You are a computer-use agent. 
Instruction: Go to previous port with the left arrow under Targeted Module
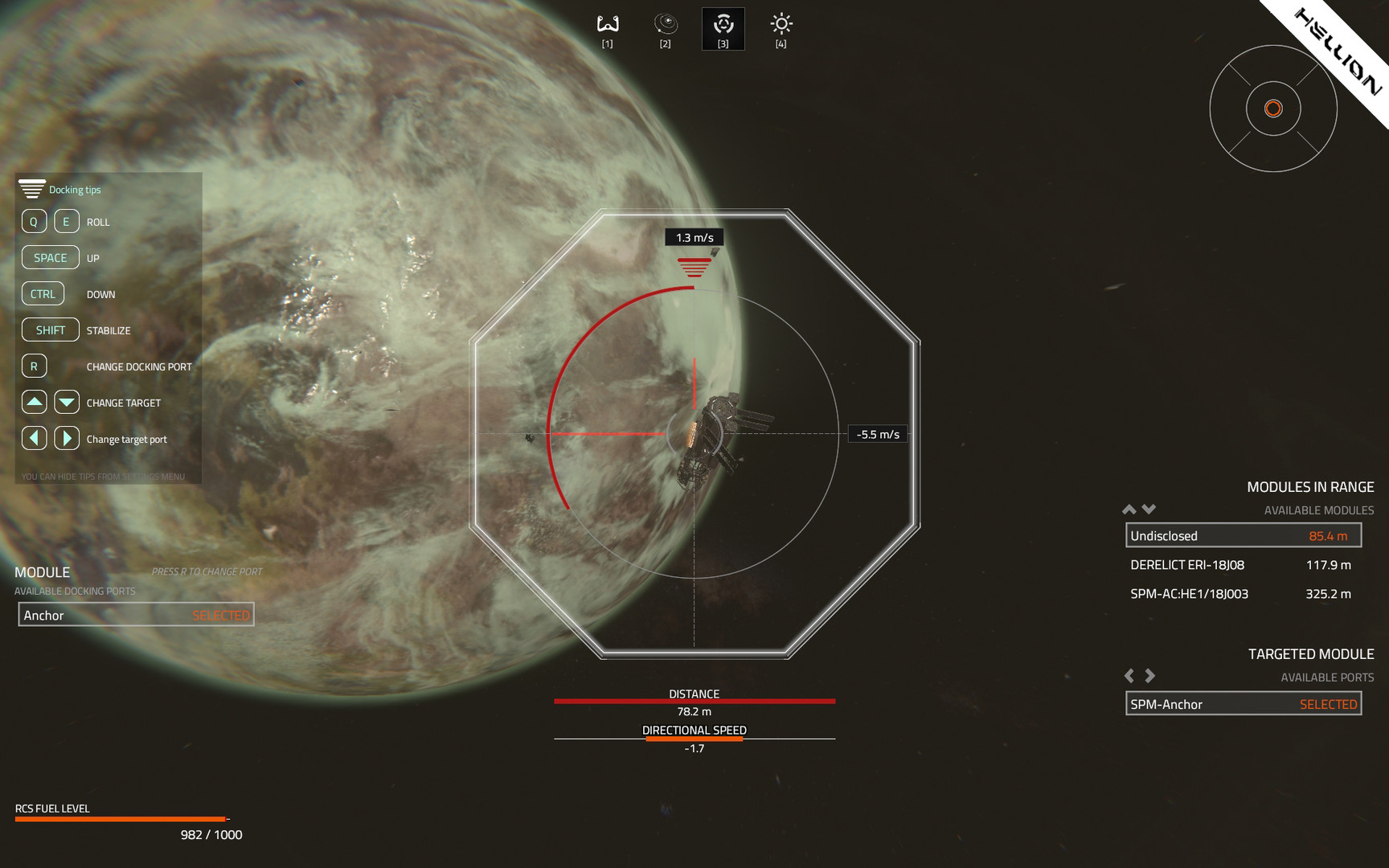pos(1129,676)
